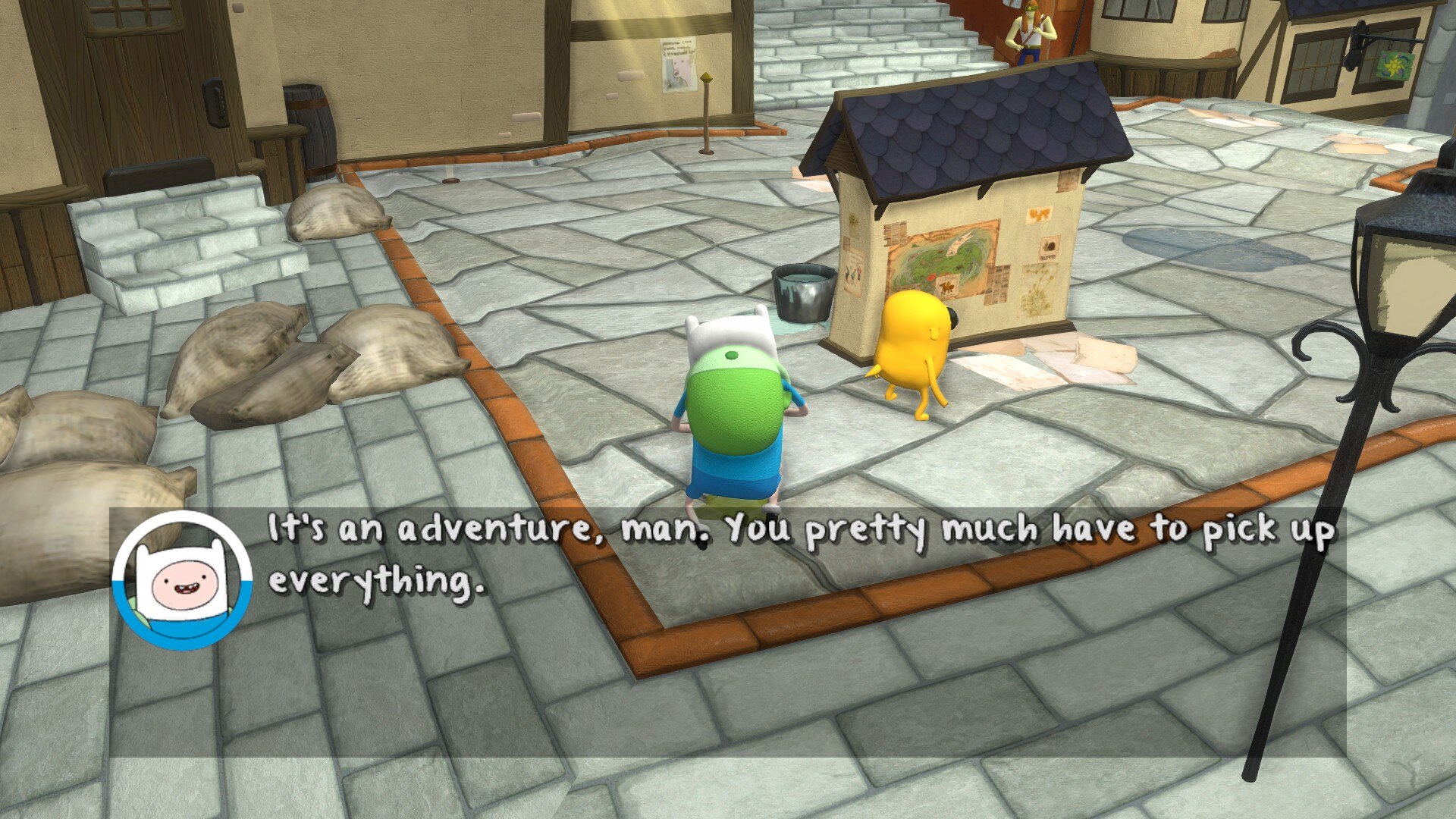The image size is (1456, 819).
Task: Click the orange butterfly note on the board
Action: [x=1040, y=215]
